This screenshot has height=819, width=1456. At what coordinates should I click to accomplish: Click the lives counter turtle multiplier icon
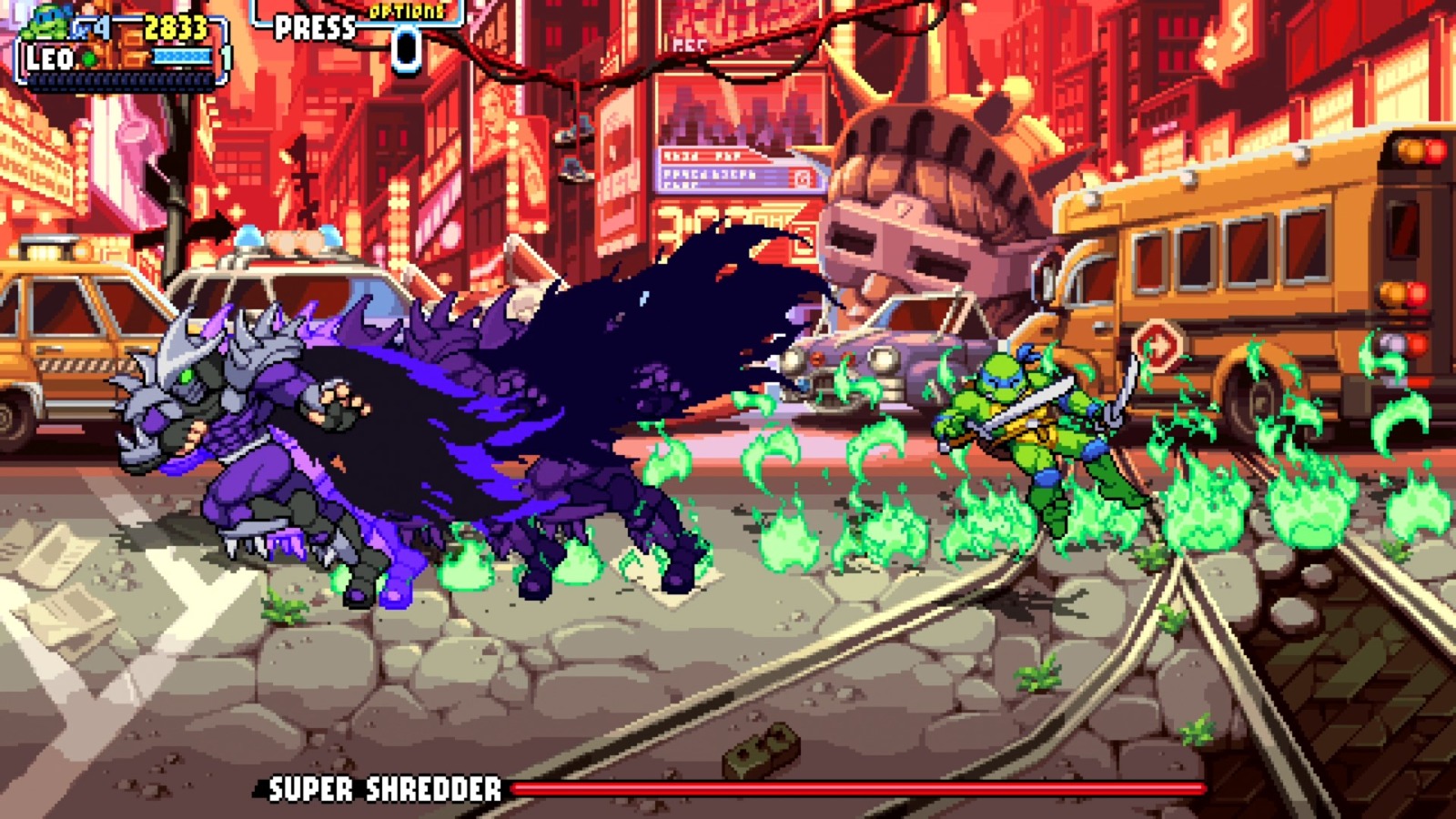point(84,27)
